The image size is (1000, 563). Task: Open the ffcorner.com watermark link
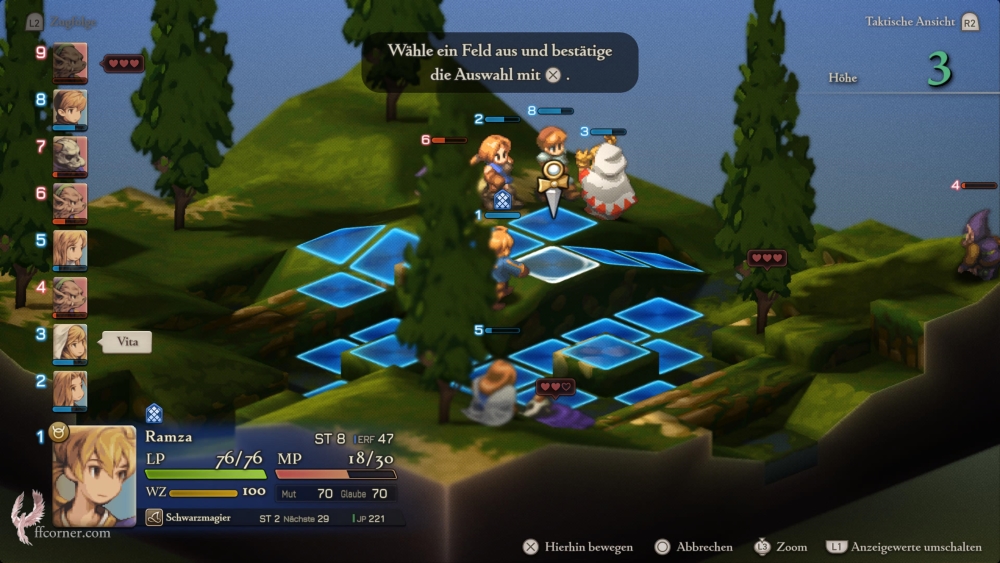(x=70, y=533)
